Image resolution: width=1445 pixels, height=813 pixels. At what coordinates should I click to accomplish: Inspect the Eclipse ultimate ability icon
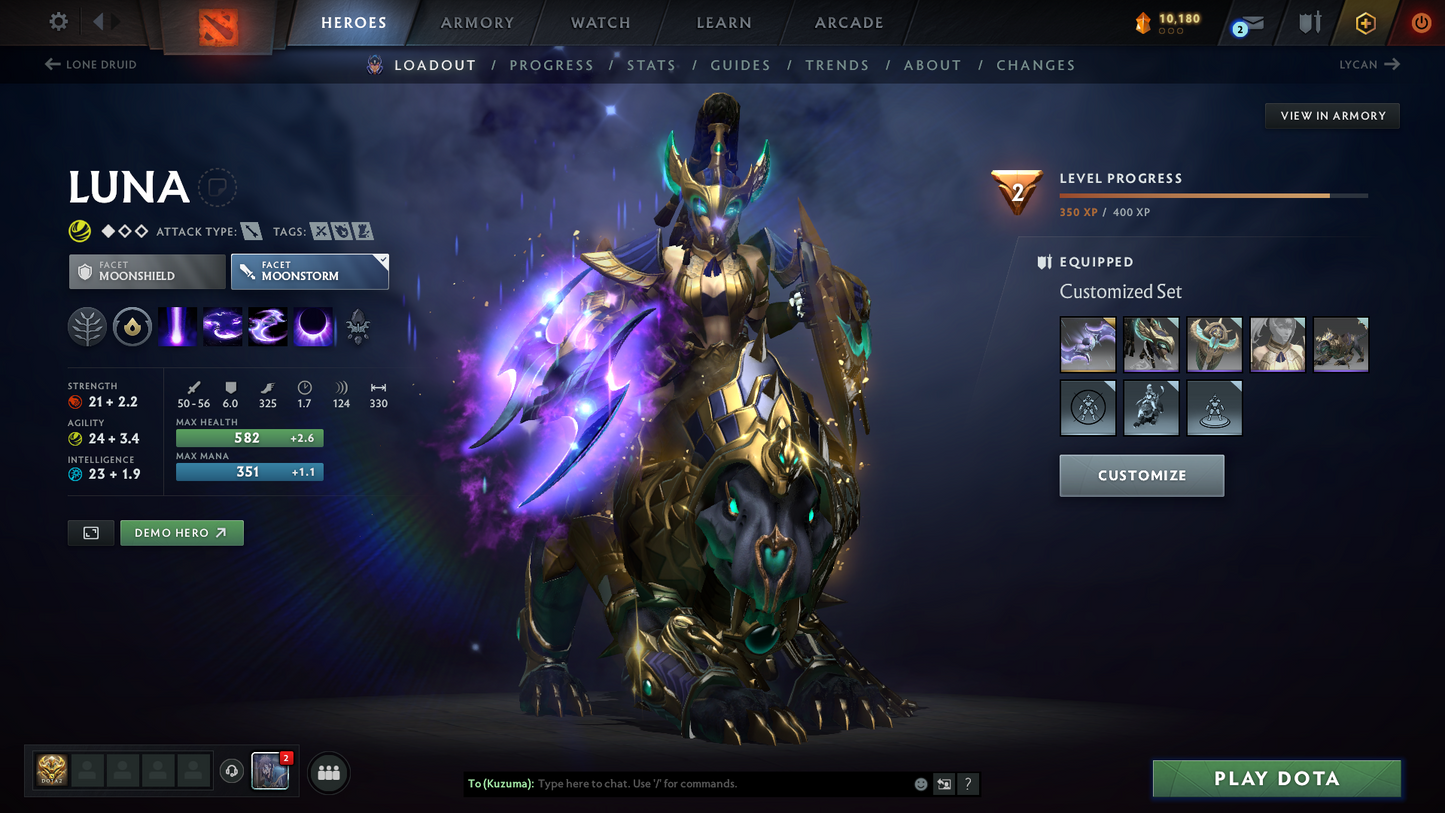(313, 326)
